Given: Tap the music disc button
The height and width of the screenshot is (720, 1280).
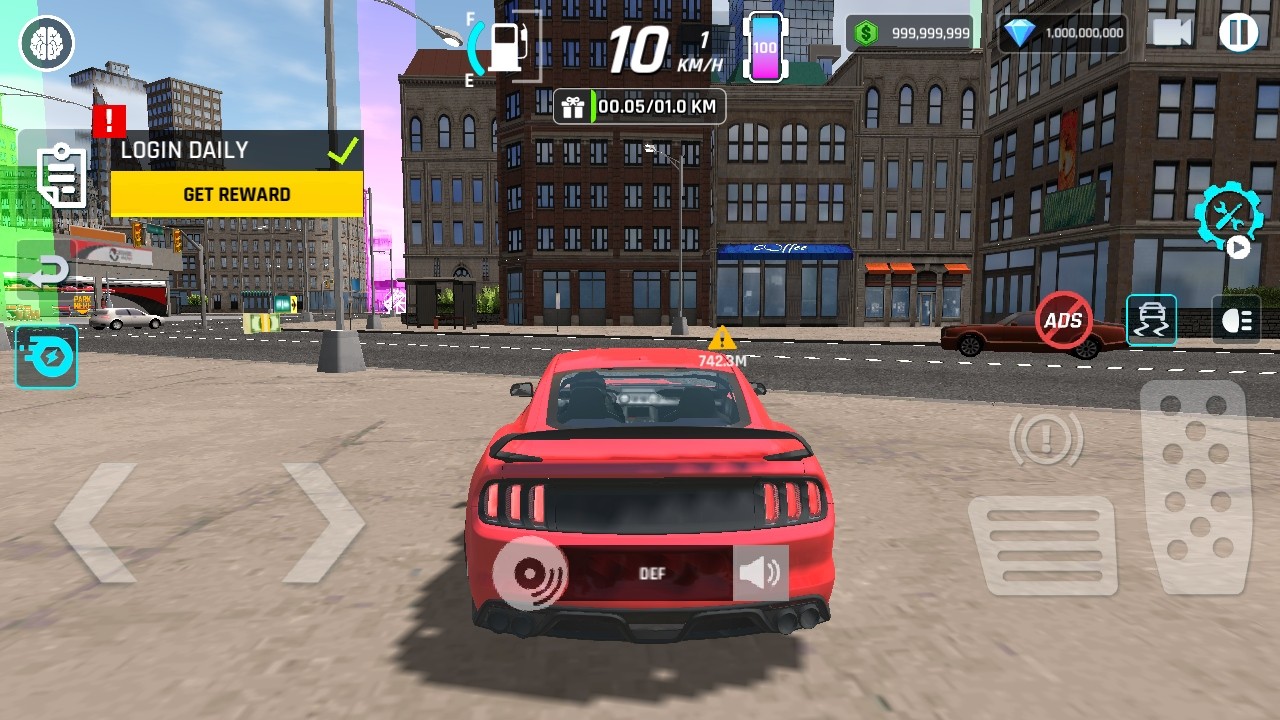Looking at the screenshot, I should (530, 573).
